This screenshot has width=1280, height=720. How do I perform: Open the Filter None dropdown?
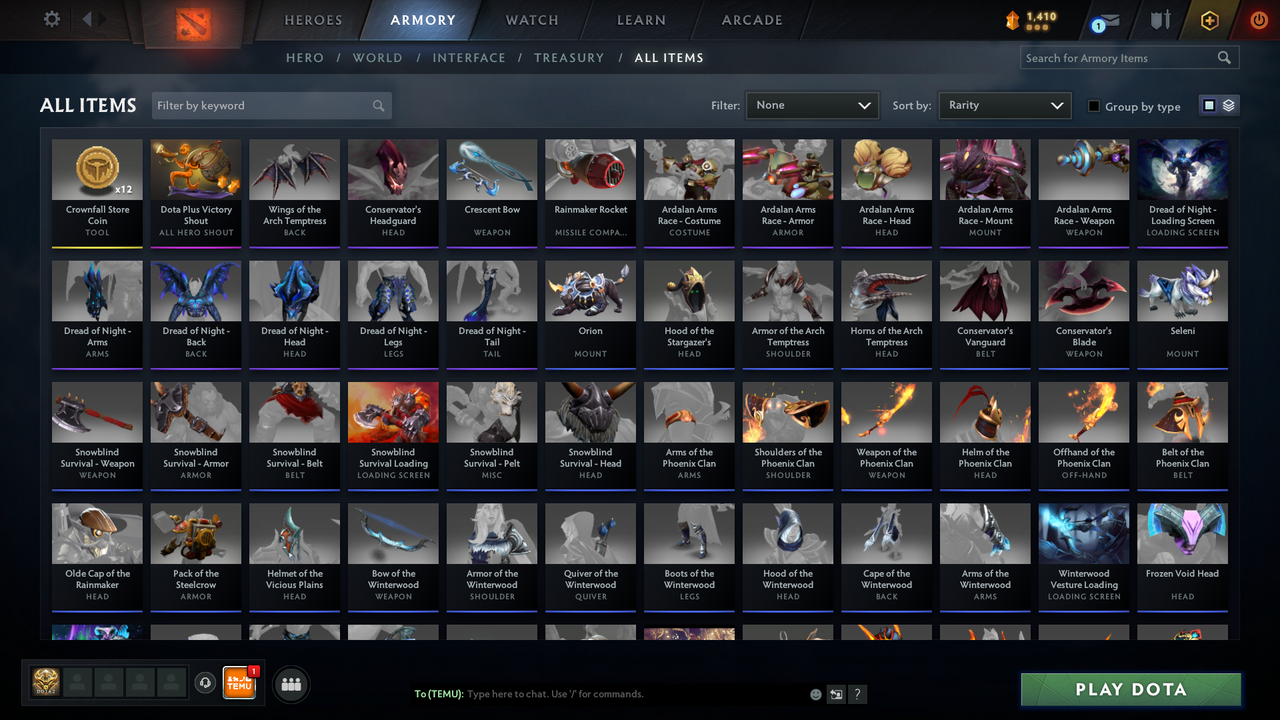click(811, 104)
